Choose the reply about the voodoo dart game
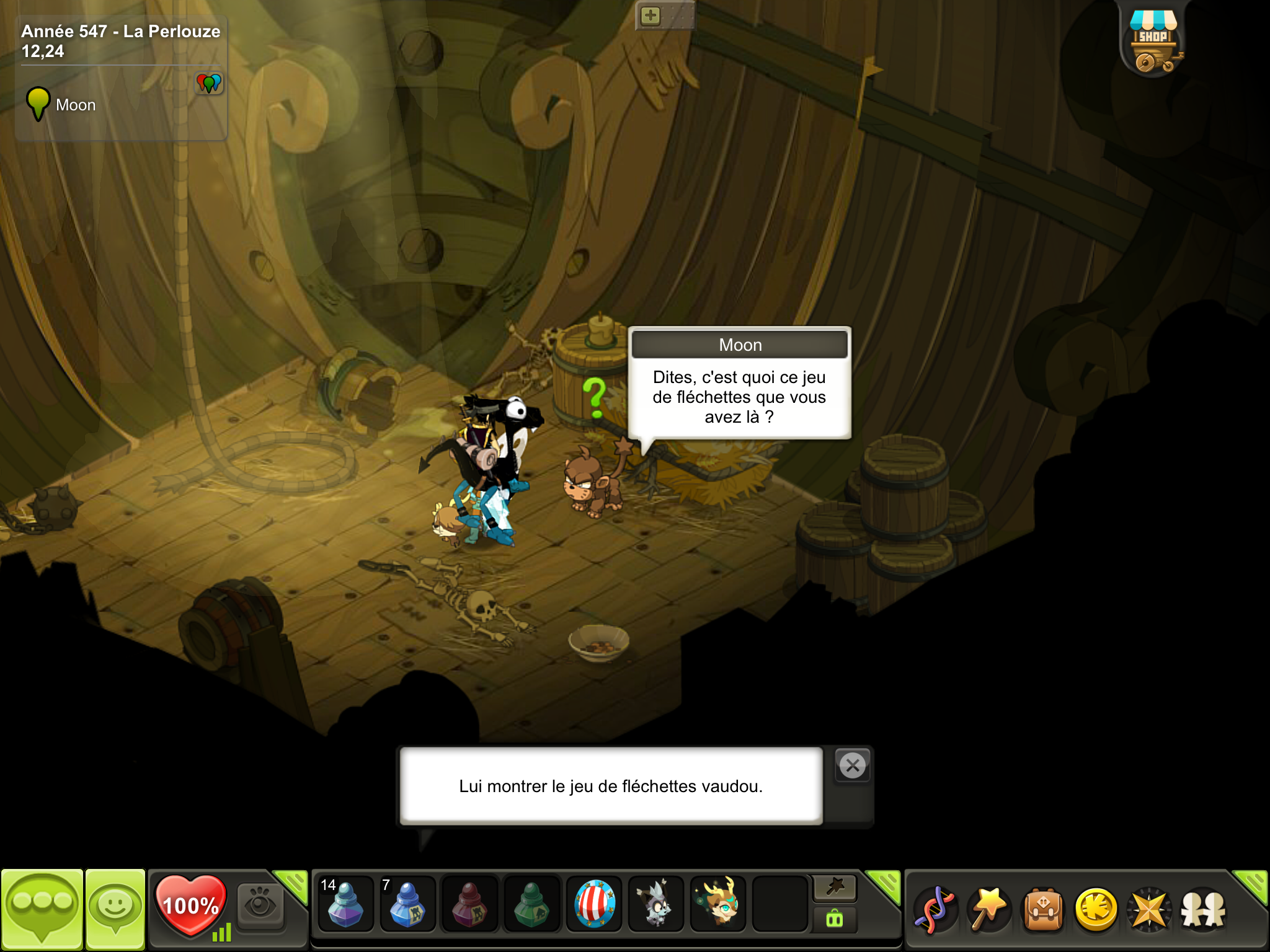Viewport: 1270px width, 952px height. [611, 786]
